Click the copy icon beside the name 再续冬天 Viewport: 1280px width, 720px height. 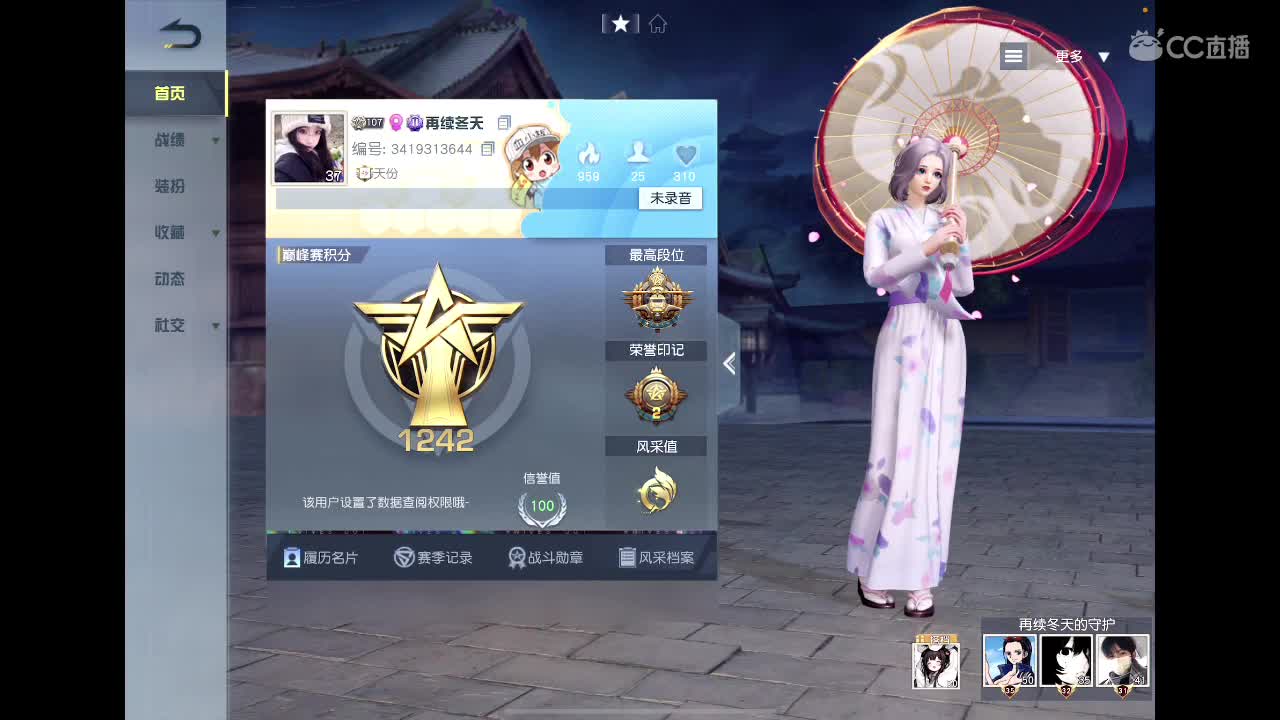(504, 121)
